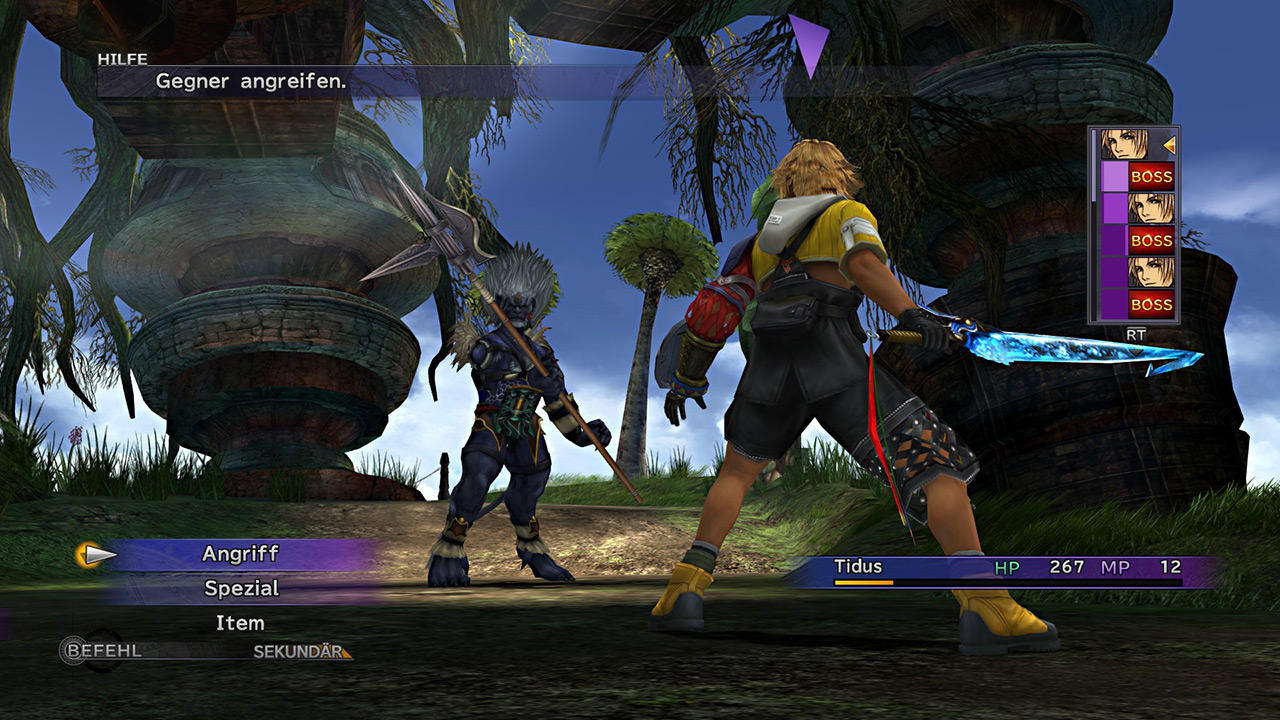Select Tidus in the party status bar
The image size is (1280, 720).
point(858,567)
